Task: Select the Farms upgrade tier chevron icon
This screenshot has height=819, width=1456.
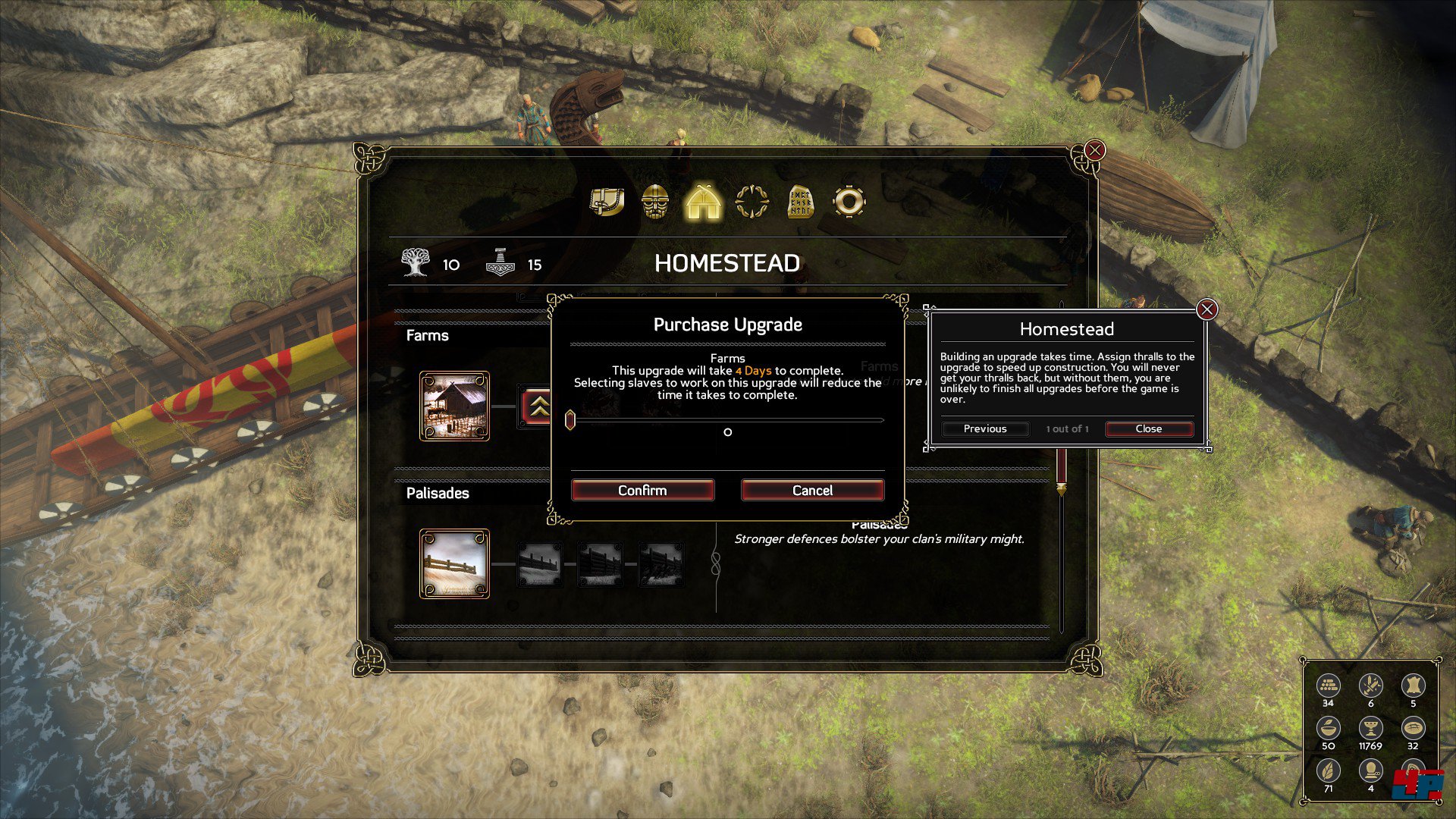Action: point(540,406)
